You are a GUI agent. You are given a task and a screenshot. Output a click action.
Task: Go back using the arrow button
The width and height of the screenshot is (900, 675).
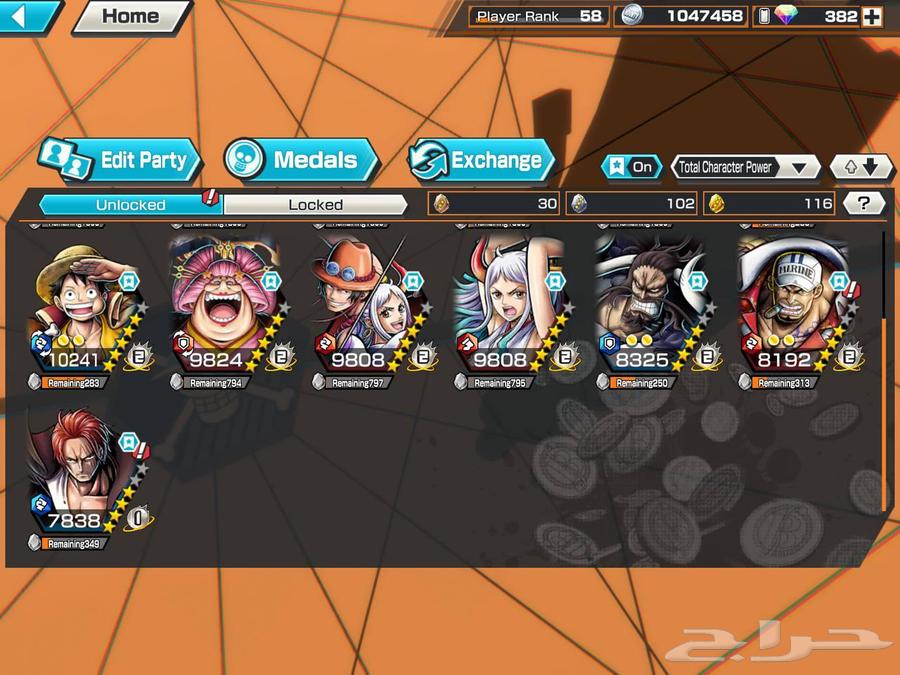click(28, 15)
